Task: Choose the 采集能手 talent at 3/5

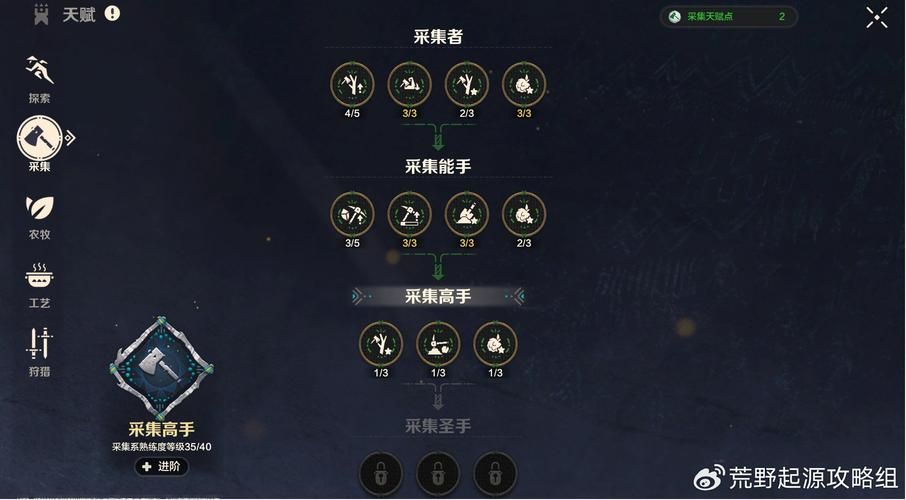Action: click(x=352, y=214)
